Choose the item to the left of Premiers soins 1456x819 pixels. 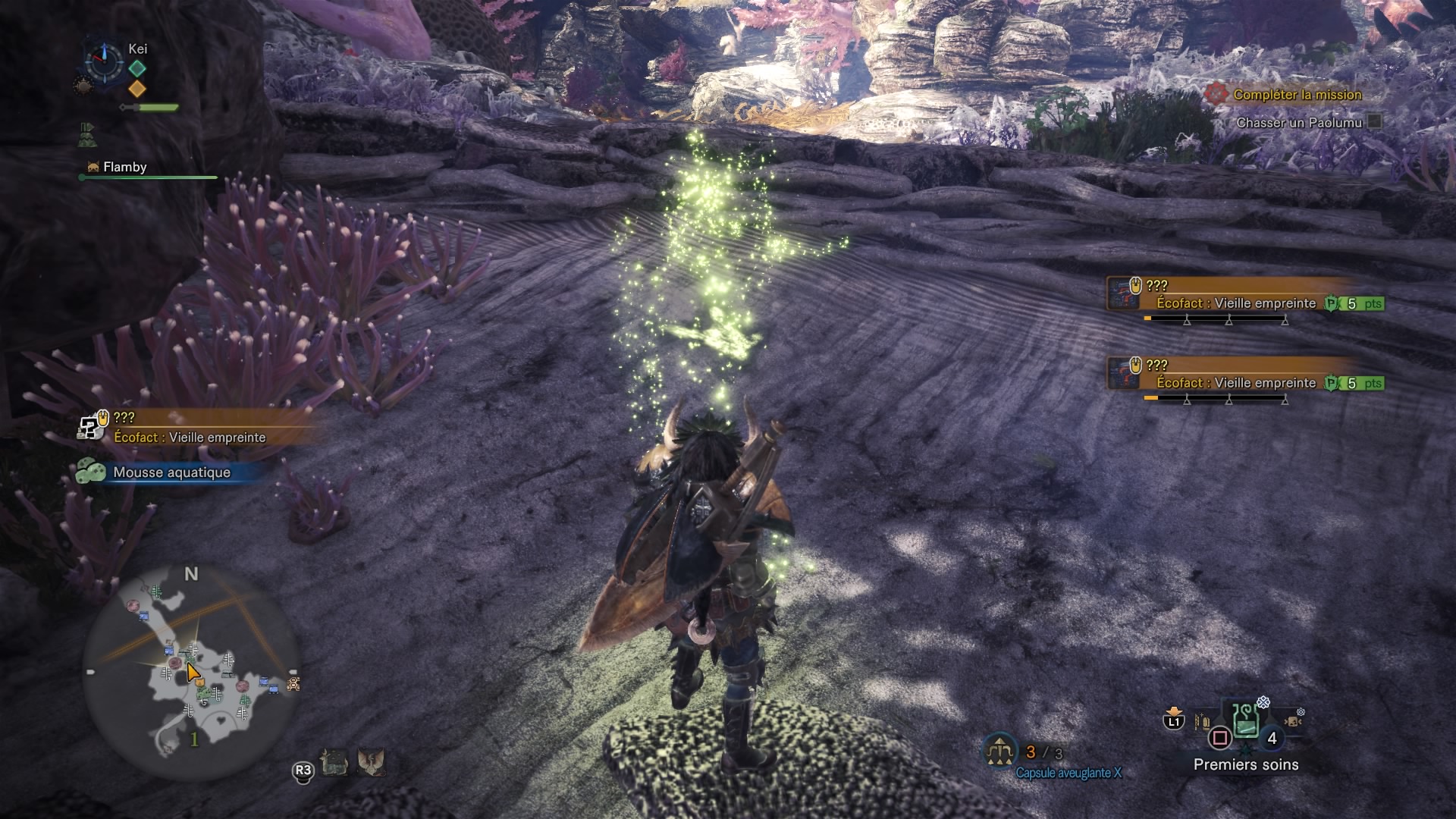click(x=1202, y=721)
